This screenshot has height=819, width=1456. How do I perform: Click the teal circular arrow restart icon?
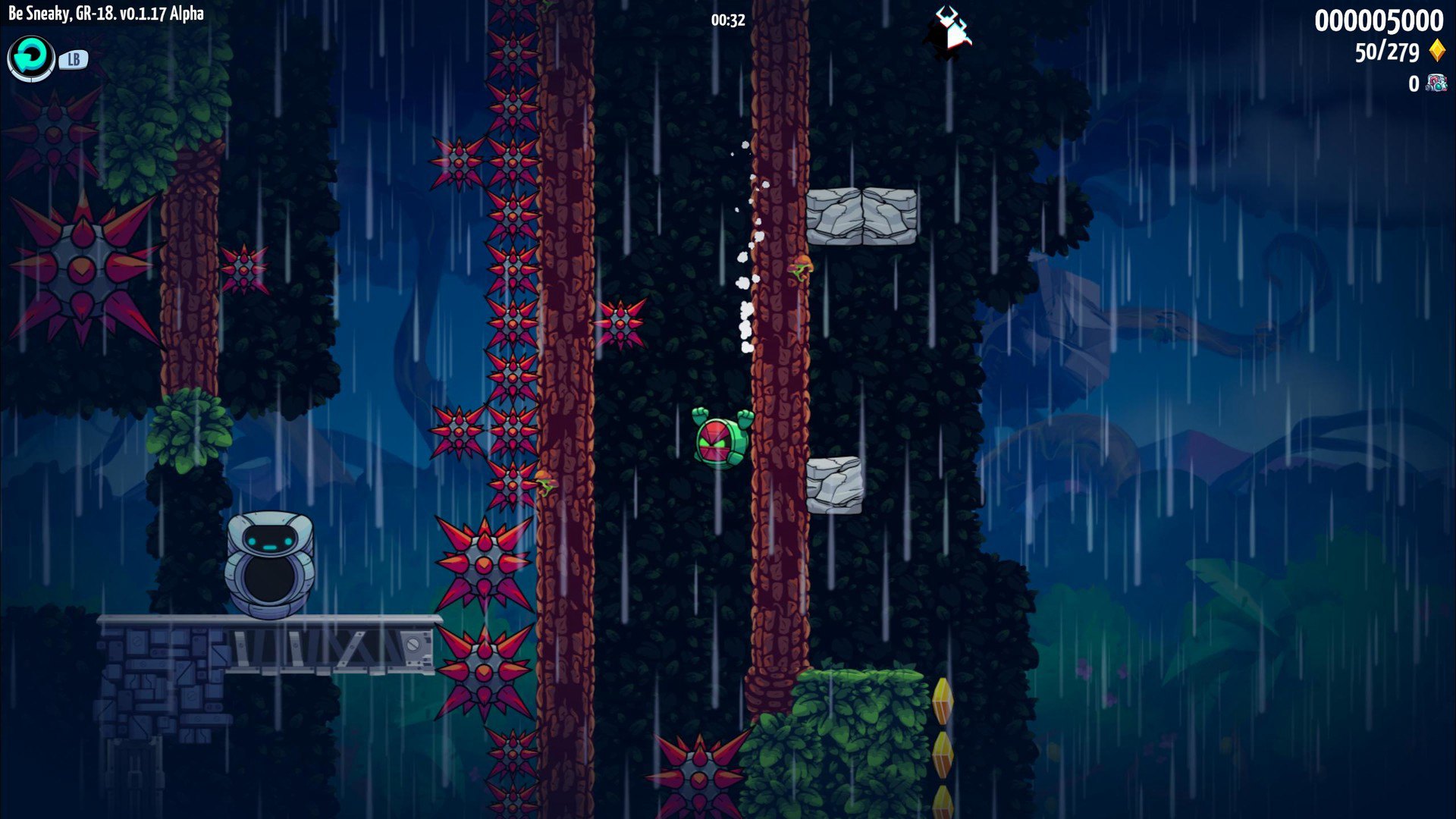tap(31, 58)
